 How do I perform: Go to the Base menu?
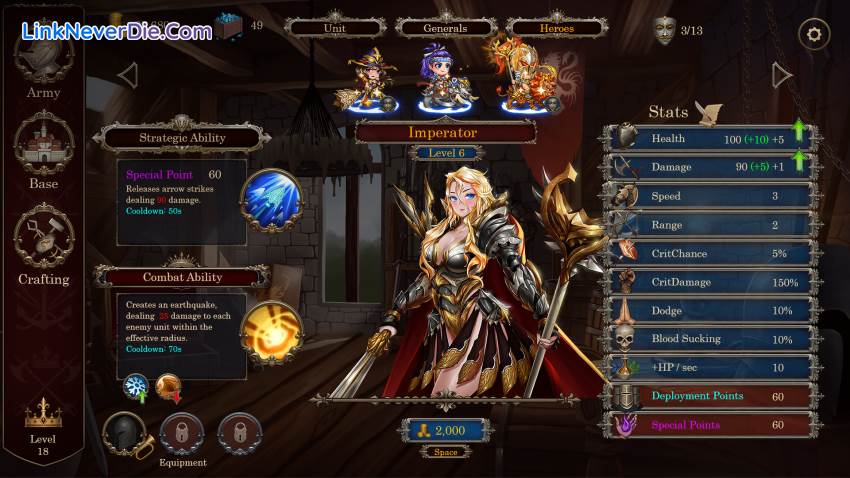tap(43, 150)
